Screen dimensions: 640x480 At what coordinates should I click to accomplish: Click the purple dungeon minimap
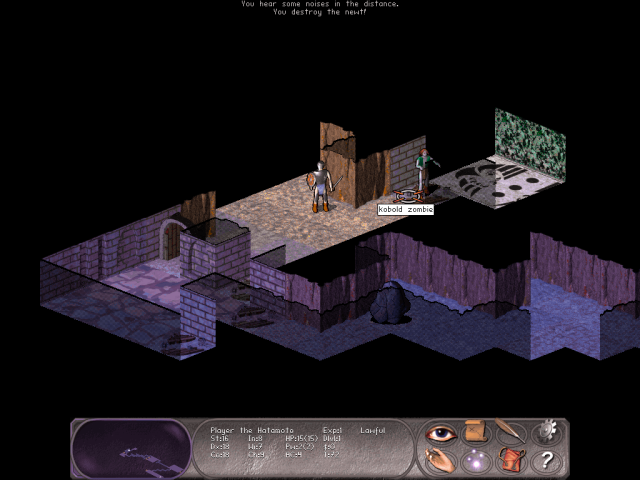132,449
